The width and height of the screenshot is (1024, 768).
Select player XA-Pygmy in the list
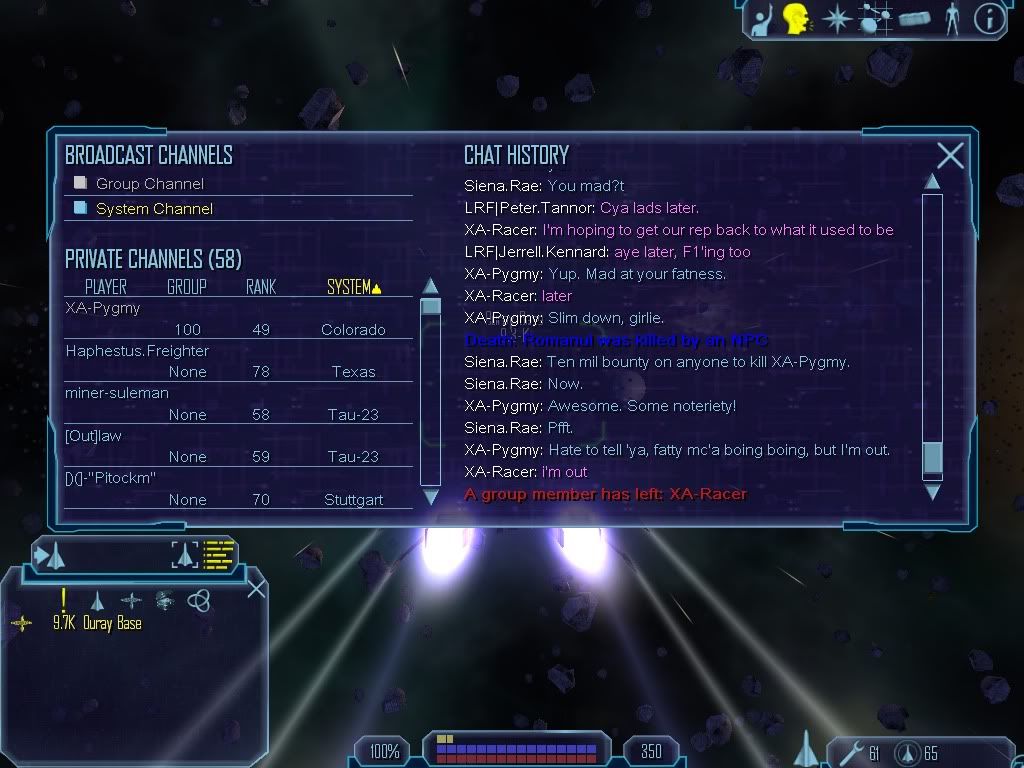pos(103,309)
